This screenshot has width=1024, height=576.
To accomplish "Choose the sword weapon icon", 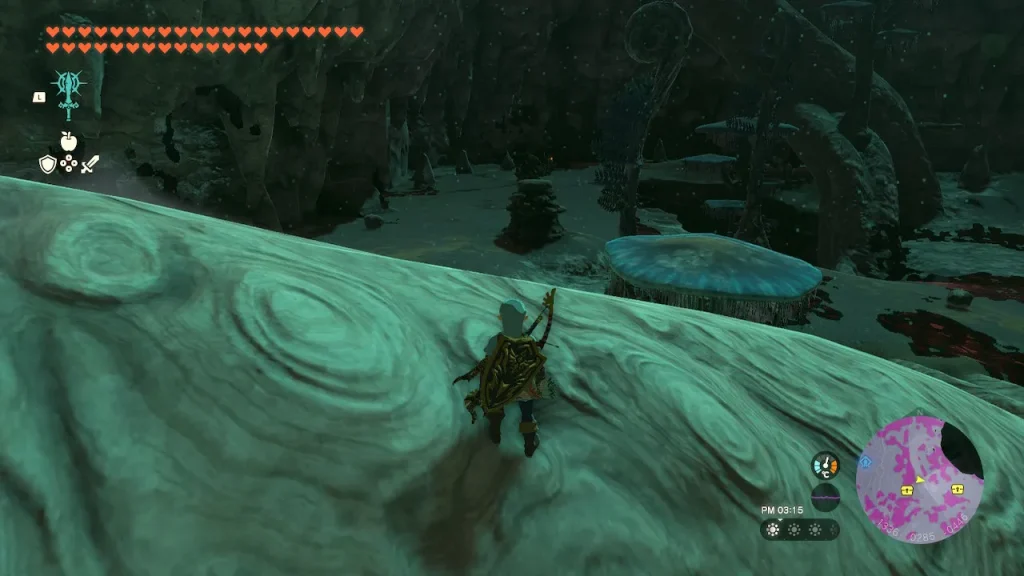I will tap(90, 164).
